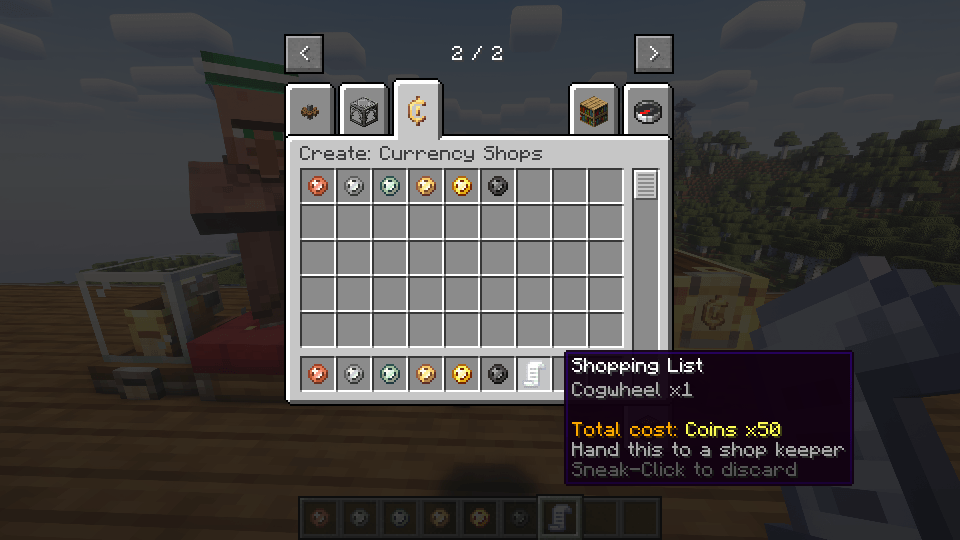Pick the dark netherite coin in the item grid
Screen dimensions: 960x540
(498, 186)
